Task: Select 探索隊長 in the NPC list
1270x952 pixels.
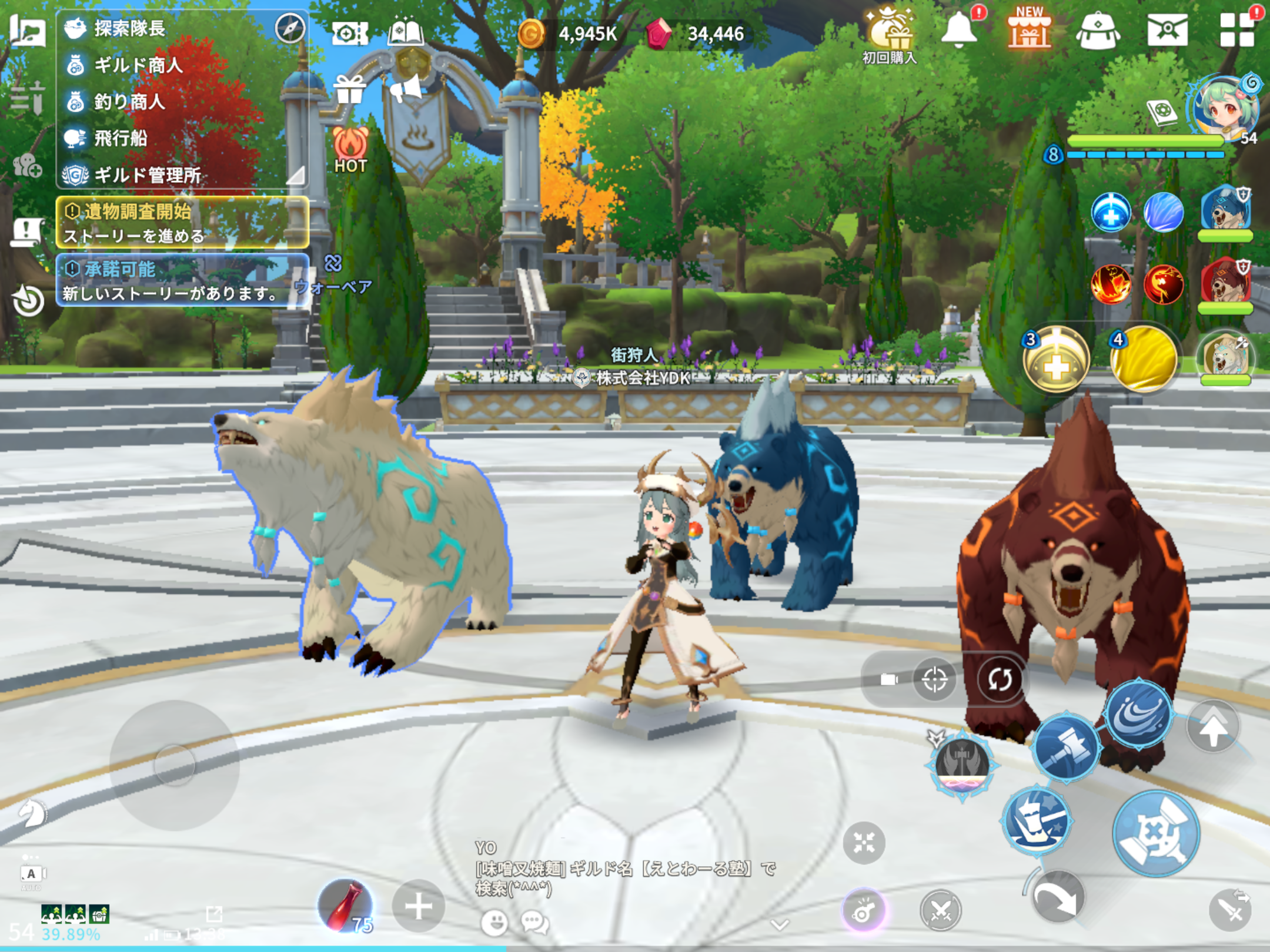Action: (x=129, y=28)
